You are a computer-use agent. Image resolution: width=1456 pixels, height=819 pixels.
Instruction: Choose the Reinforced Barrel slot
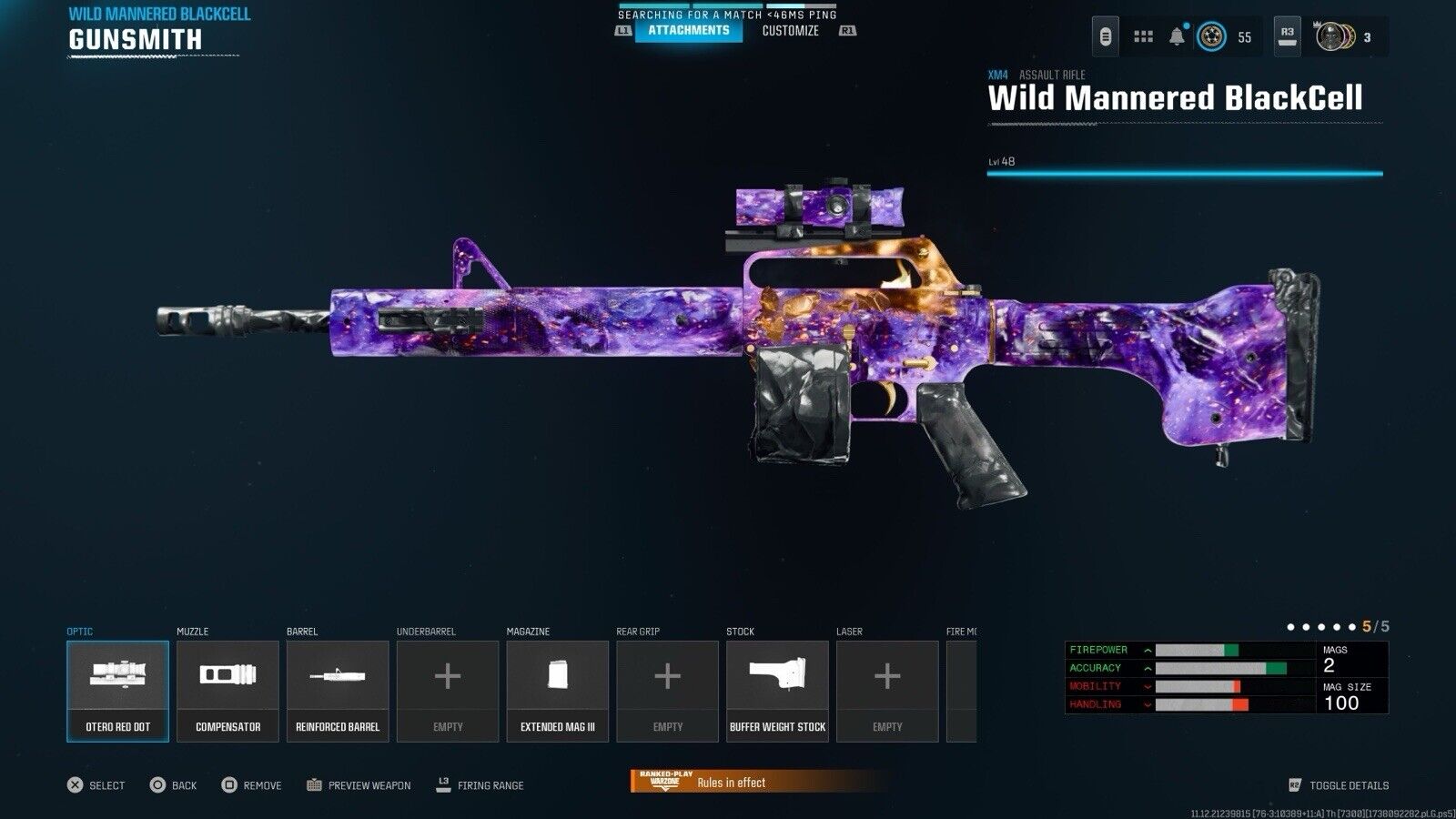[338, 691]
